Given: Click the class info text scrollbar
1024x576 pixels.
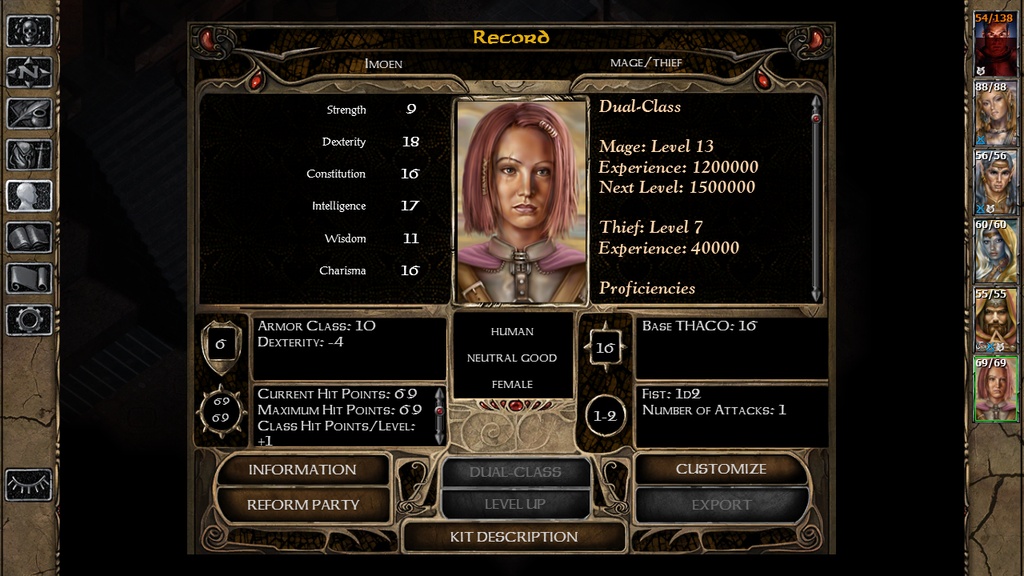Looking at the screenshot, I should 816,197.
